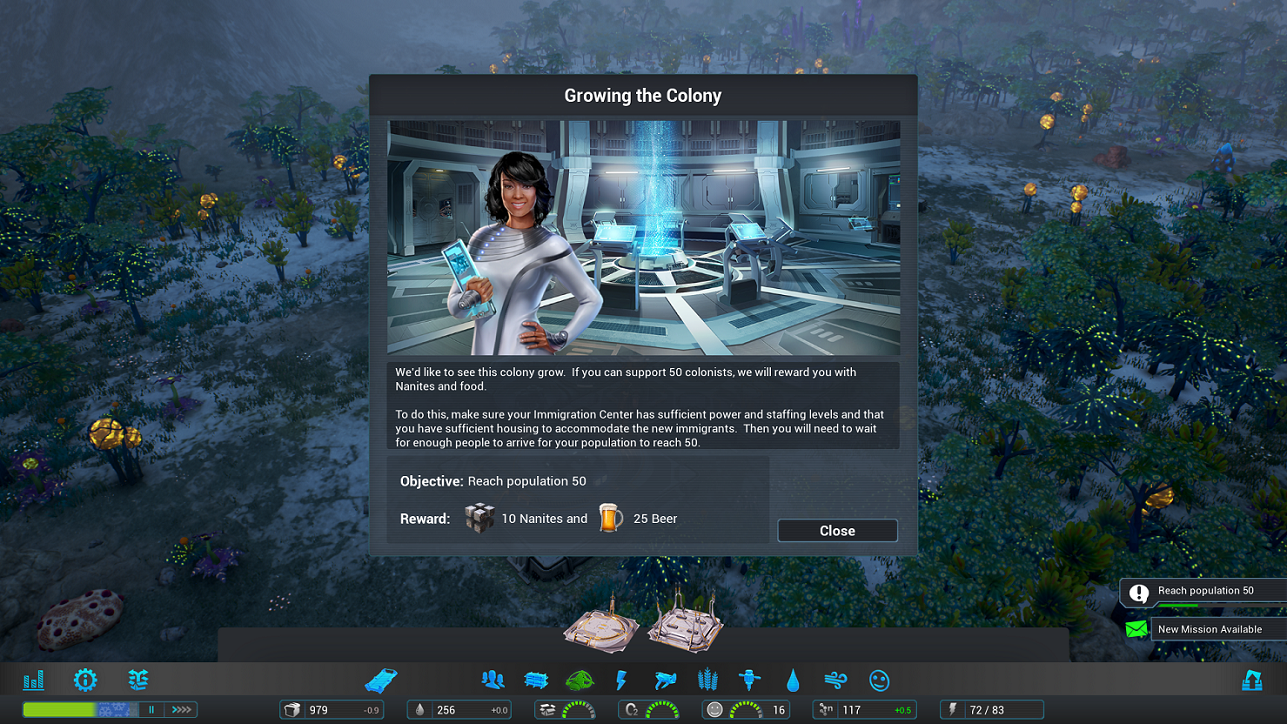Open the colonists management icon
1287x724 pixels.
tap(492, 679)
